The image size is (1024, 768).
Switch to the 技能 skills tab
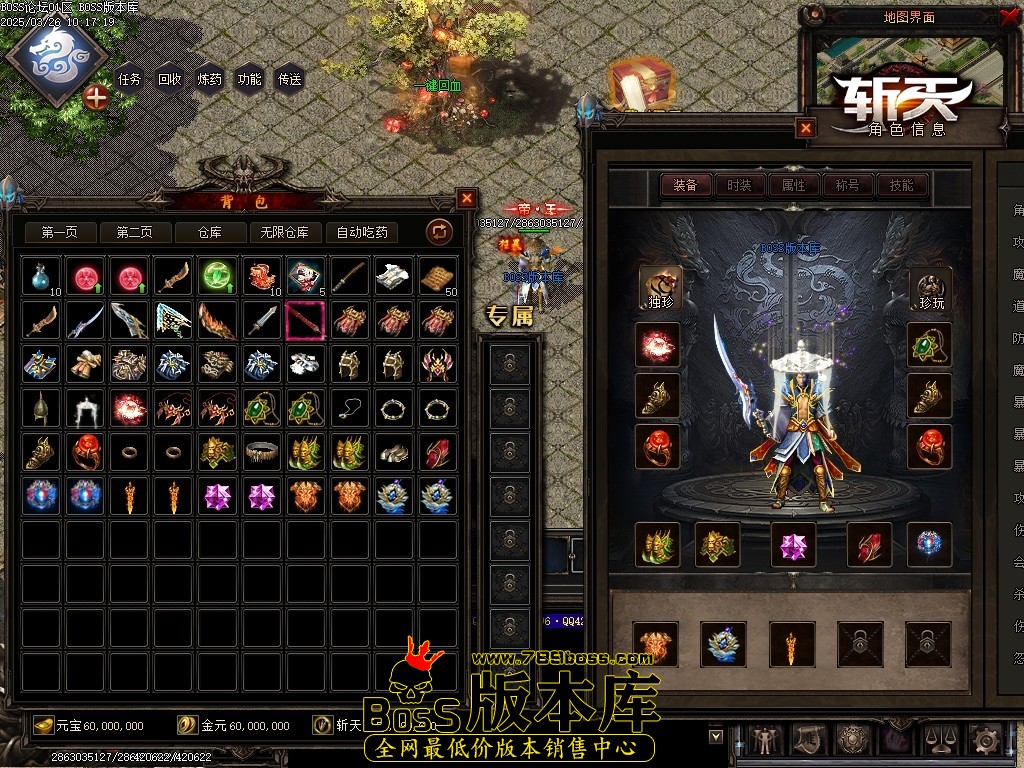tap(901, 185)
